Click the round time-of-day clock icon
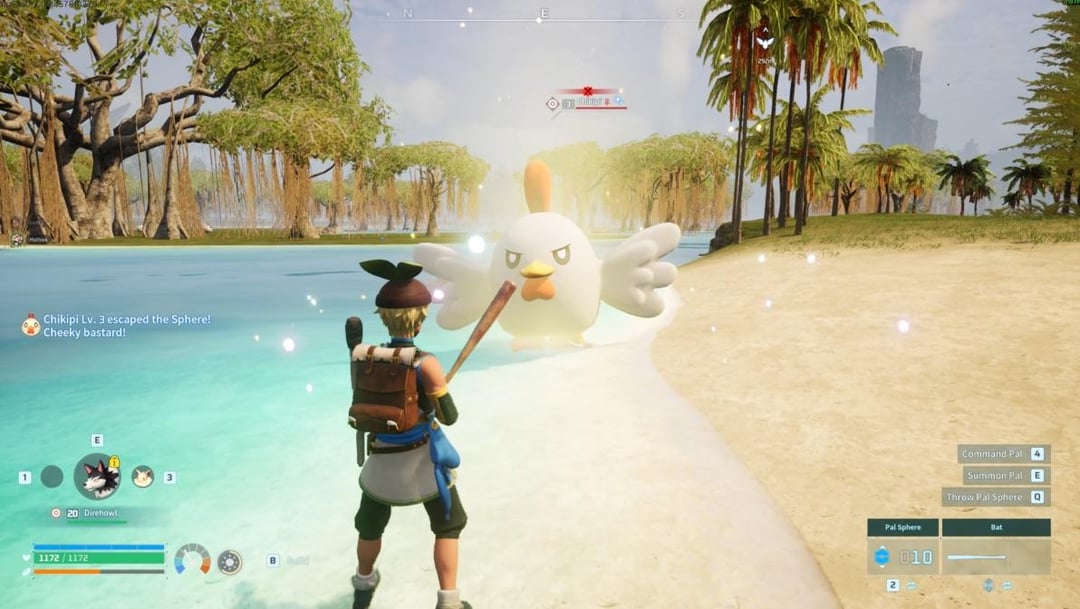Viewport: 1080px width, 609px height. pos(230,562)
